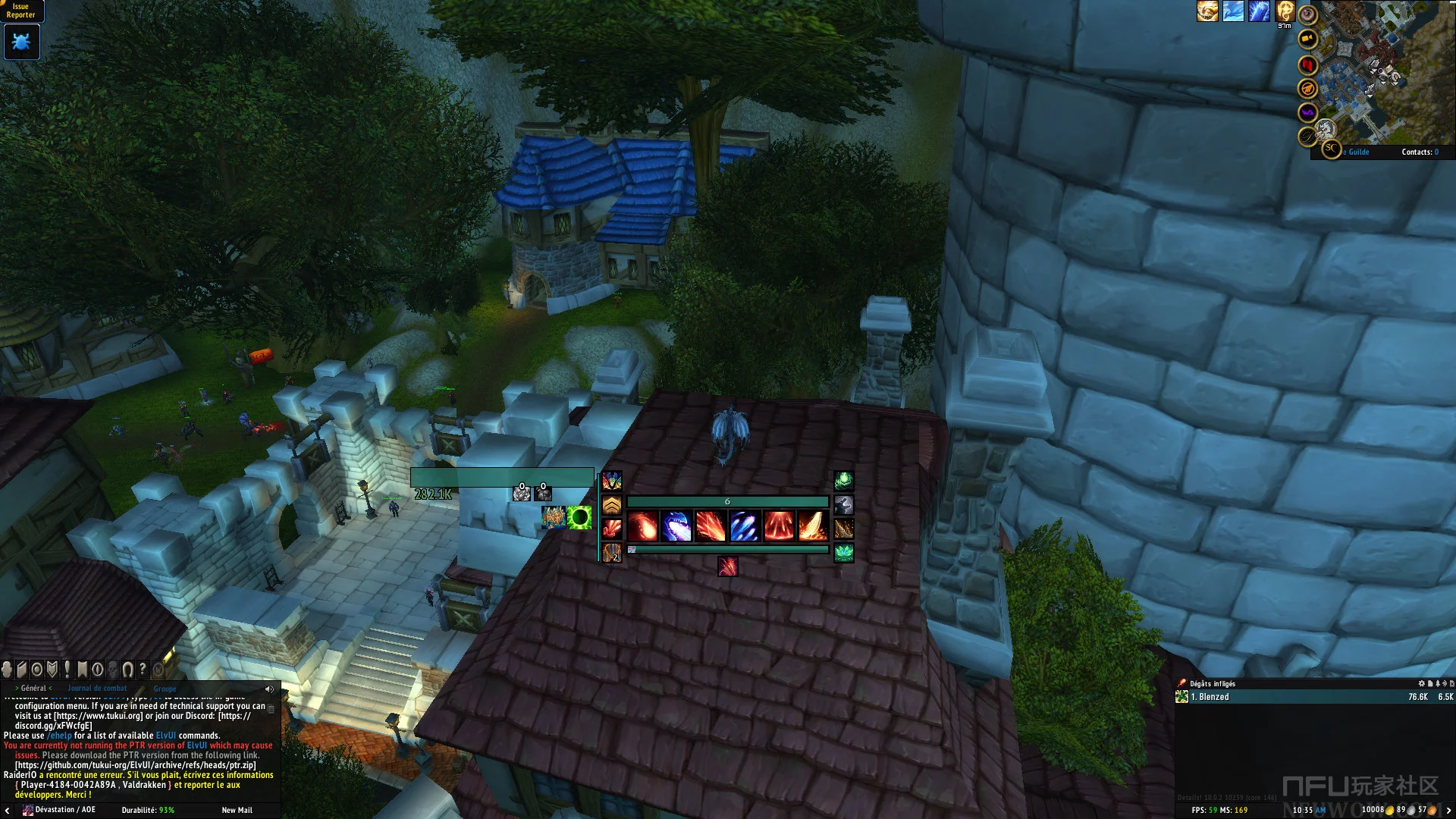The width and height of the screenshot is (1456, 819).
Task: Click the yellow camera minimap button
Action: pyautogui.click(x=1307, y=39)
